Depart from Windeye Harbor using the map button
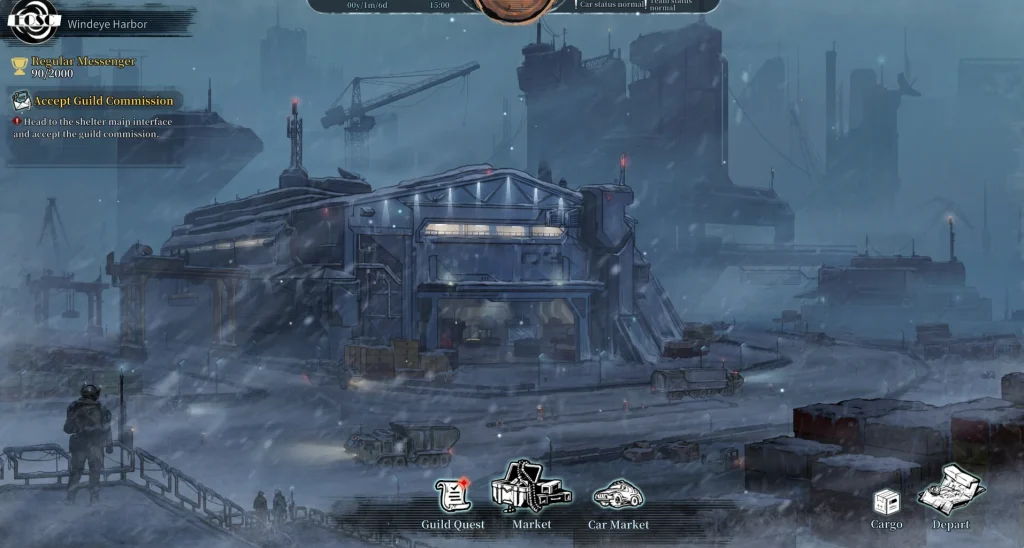Screen dimensions: 1024x548 tap(951, 492)
